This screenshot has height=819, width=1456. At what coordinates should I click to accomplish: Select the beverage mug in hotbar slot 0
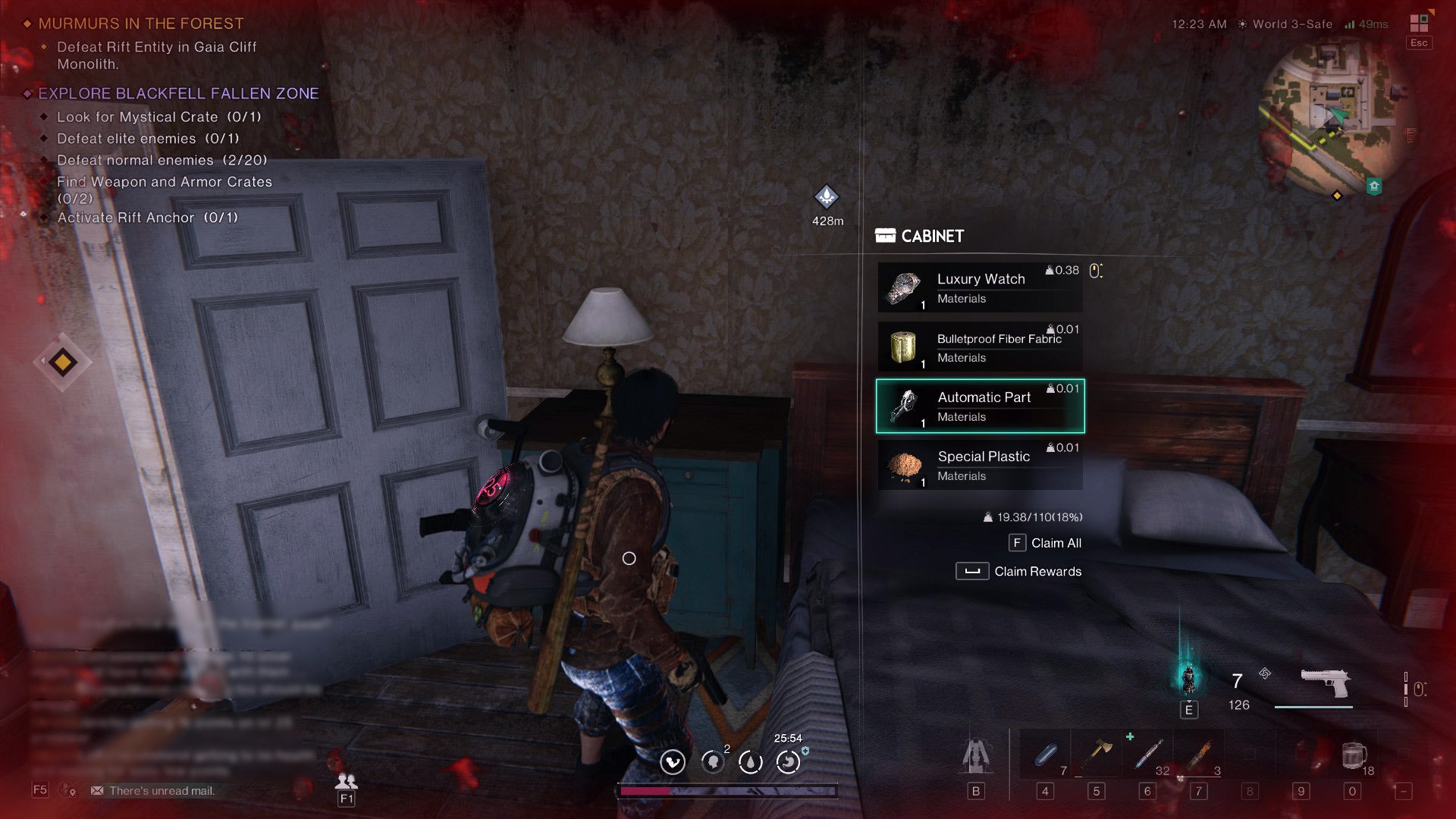point(1354,753)
